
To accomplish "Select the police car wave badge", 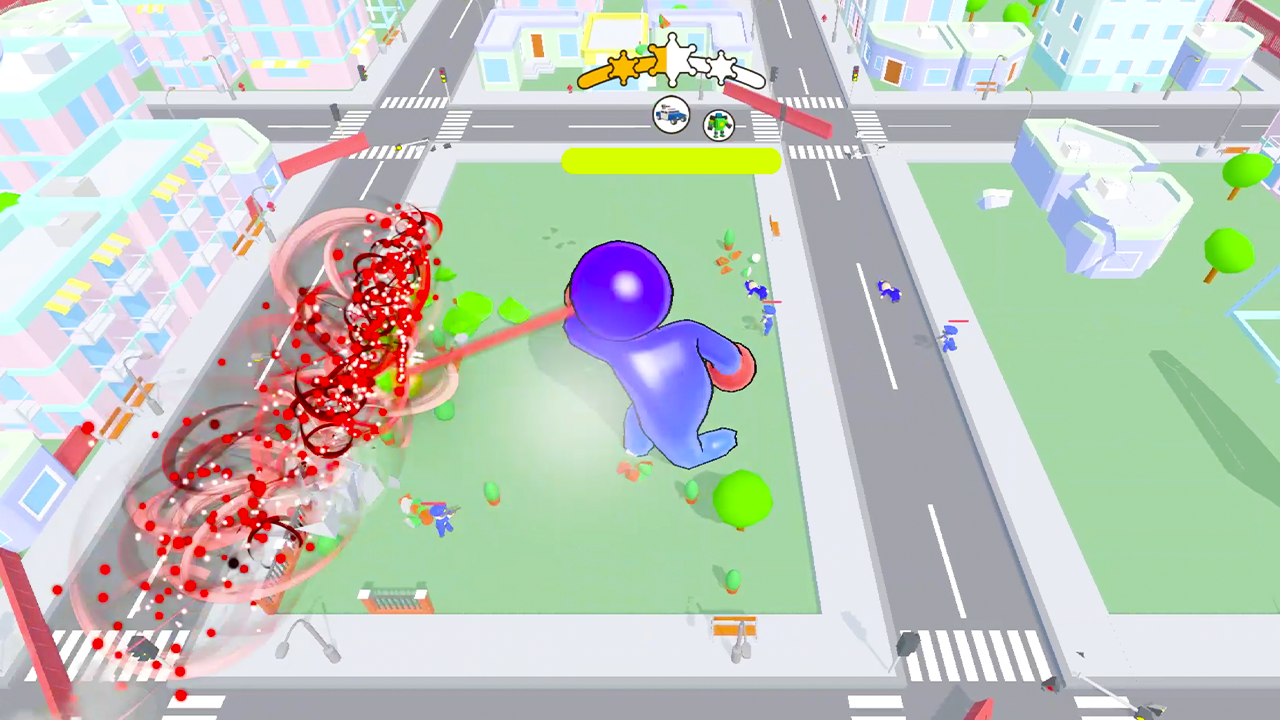I will (x=670, y=115).
